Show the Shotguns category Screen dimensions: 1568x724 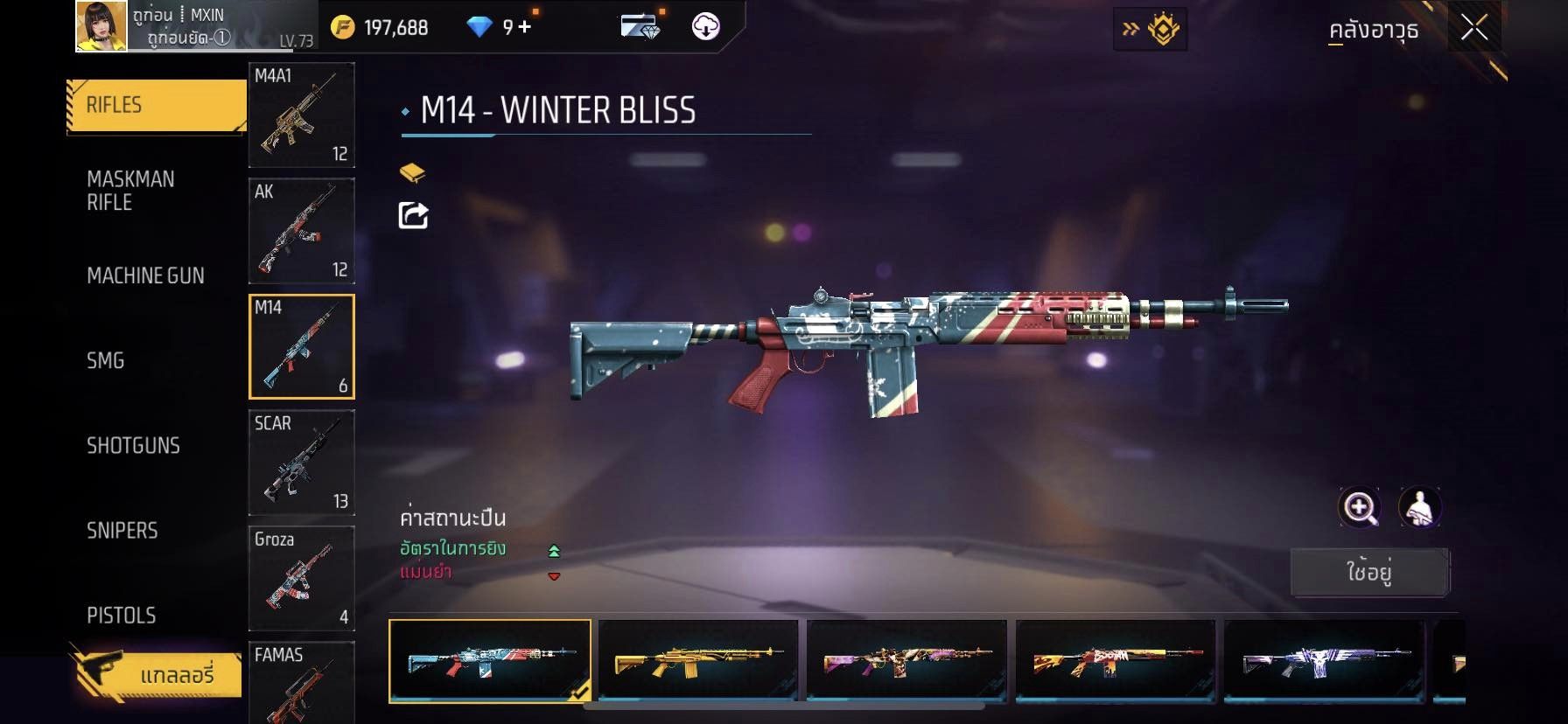pos(133,445)
